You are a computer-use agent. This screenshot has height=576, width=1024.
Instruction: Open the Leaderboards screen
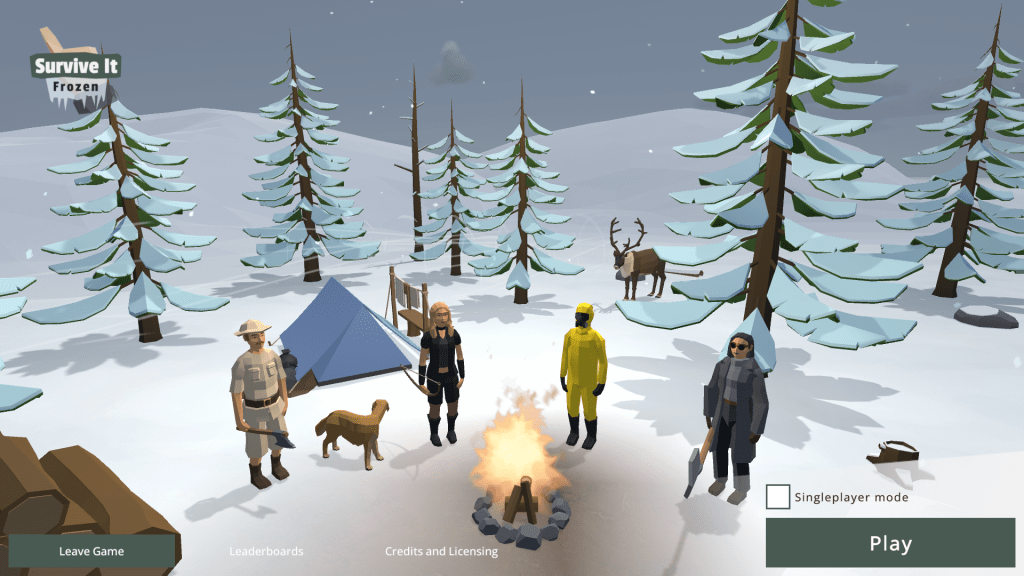coord(266,551)
